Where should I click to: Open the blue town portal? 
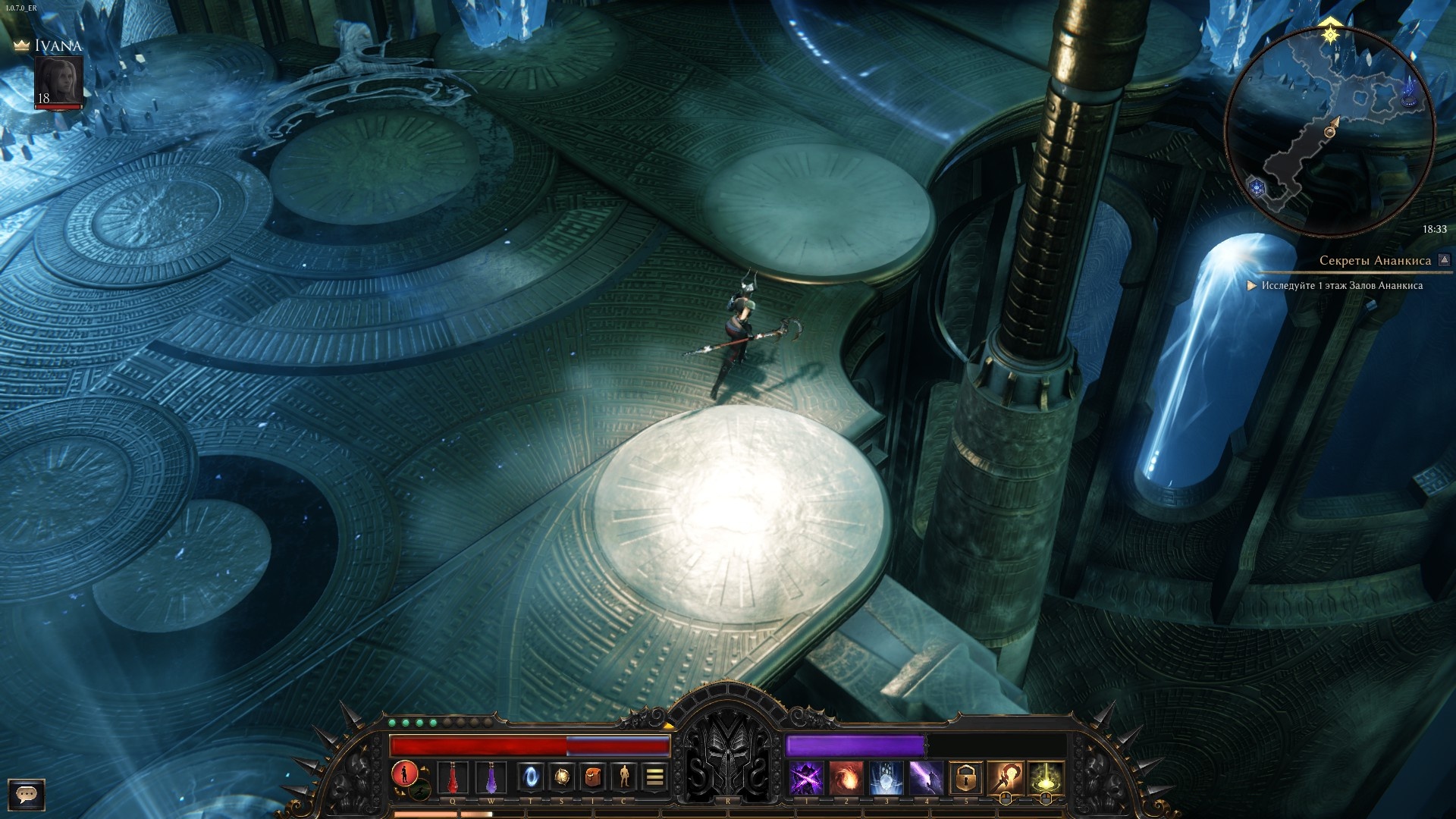coord(530,777)
